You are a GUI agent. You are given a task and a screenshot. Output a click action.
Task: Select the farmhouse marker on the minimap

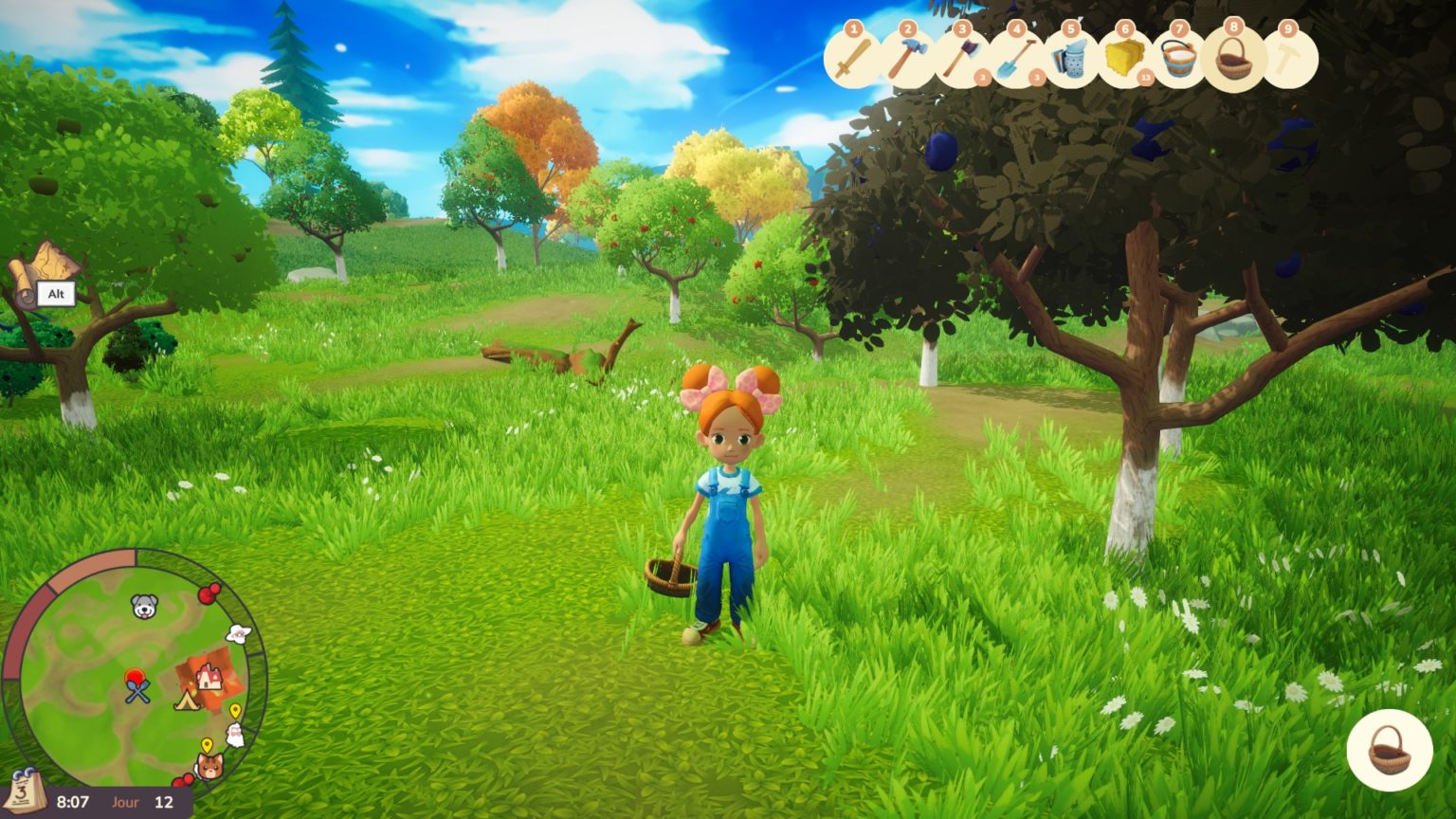tap(210, 676)
